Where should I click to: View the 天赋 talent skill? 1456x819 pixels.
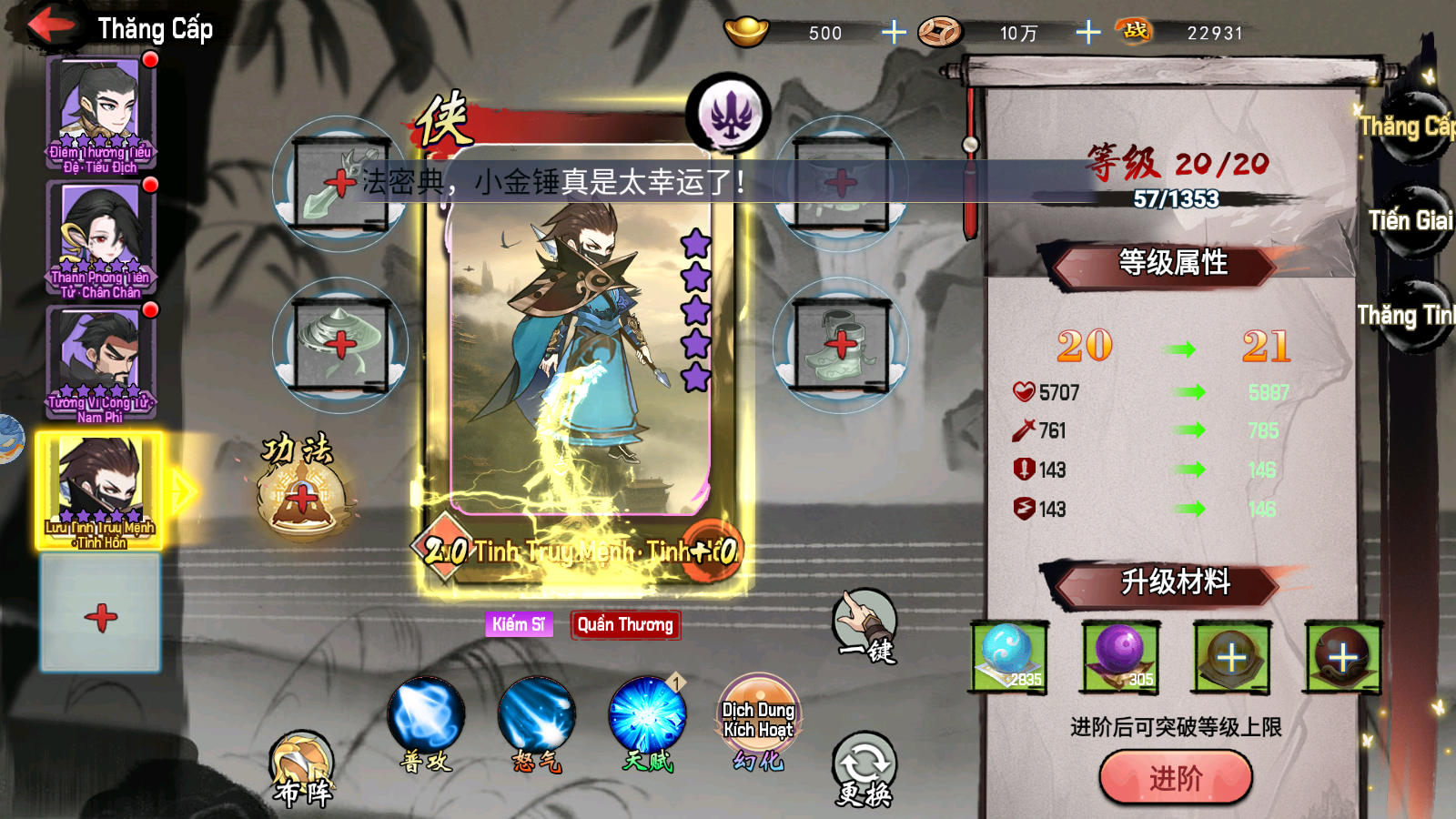click(647, 719)
